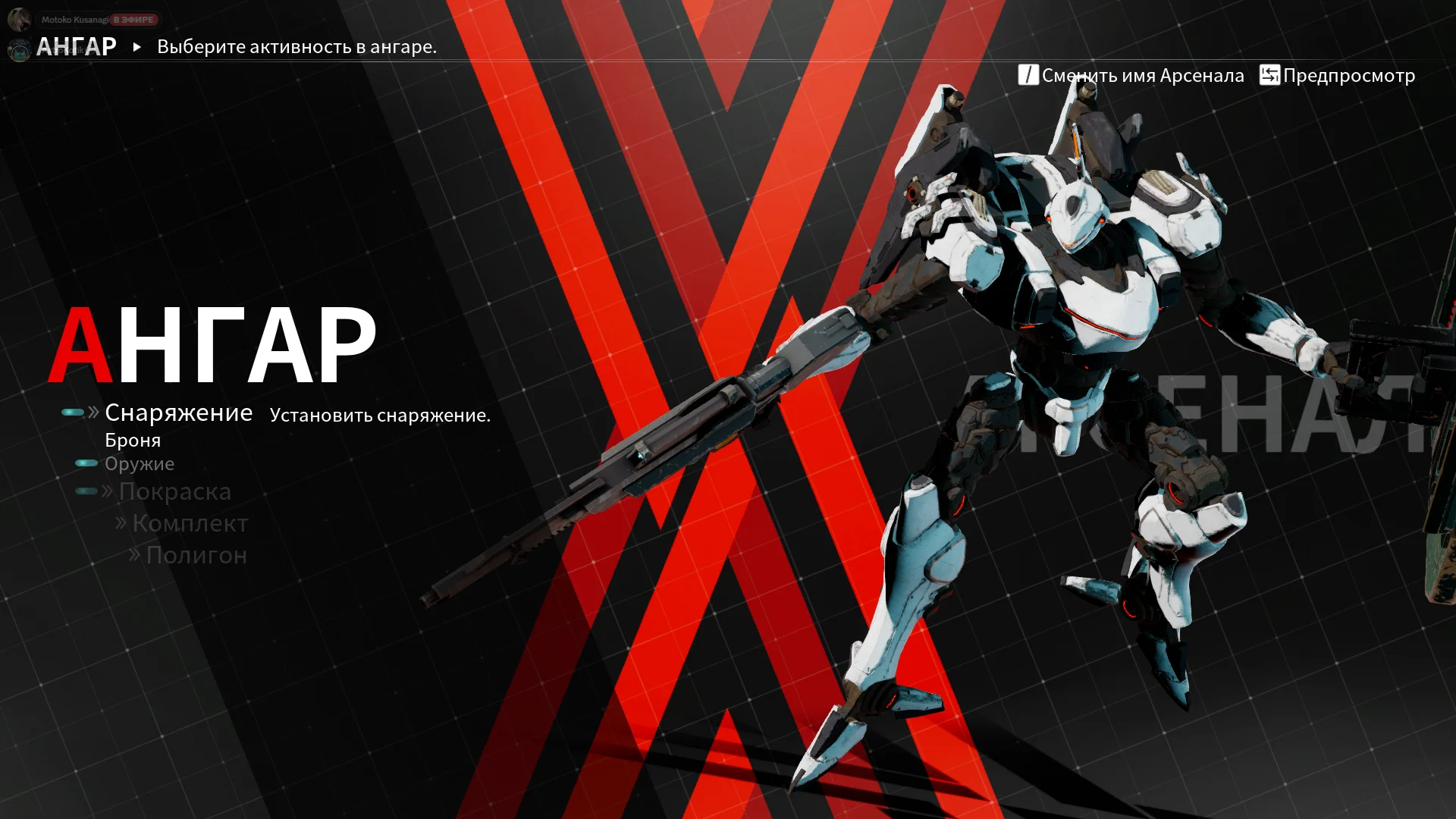Click the arrow icon after the АНГАР header

click(x=136, y=47)
